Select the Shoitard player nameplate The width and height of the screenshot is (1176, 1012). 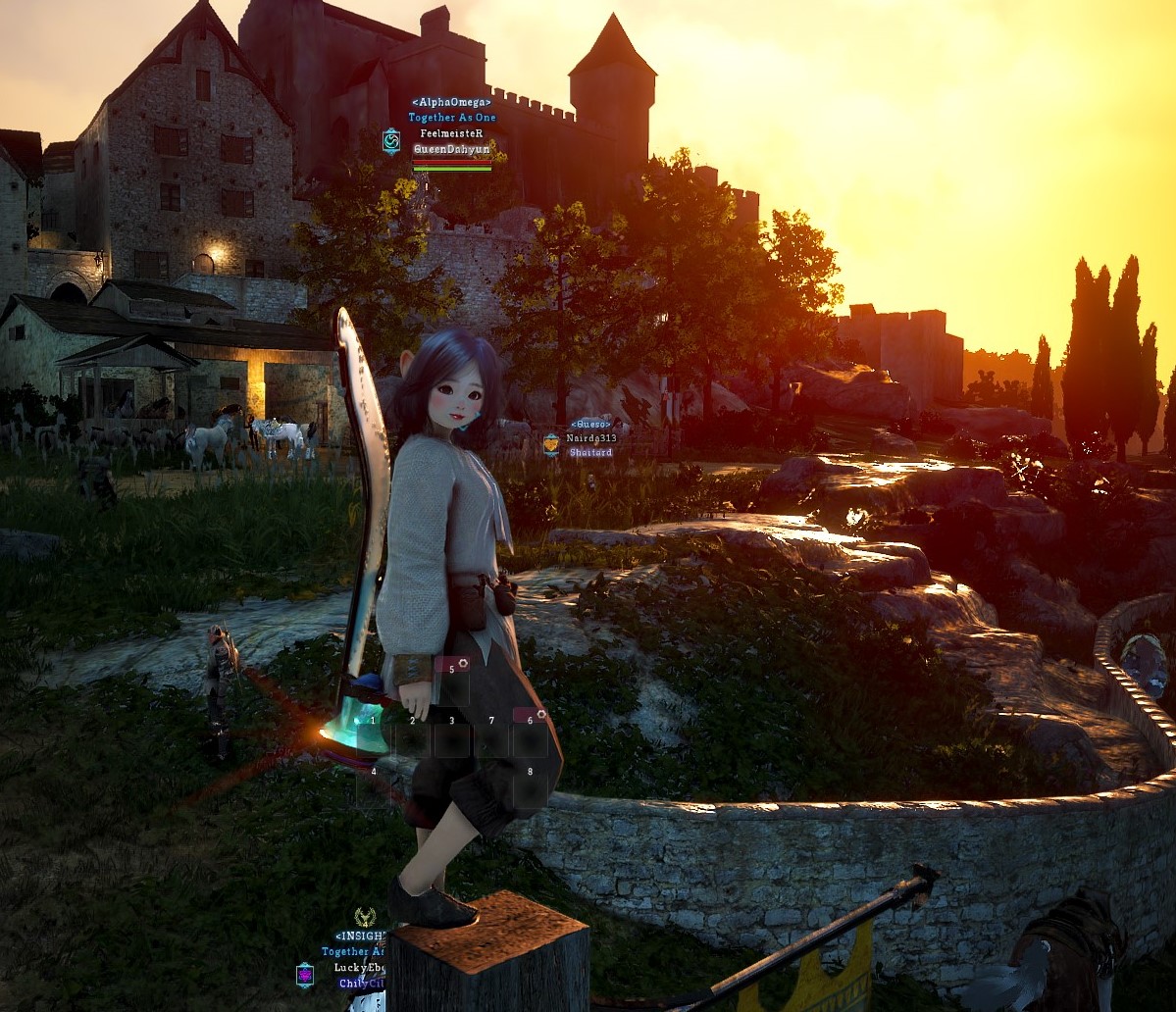(590, 452)
